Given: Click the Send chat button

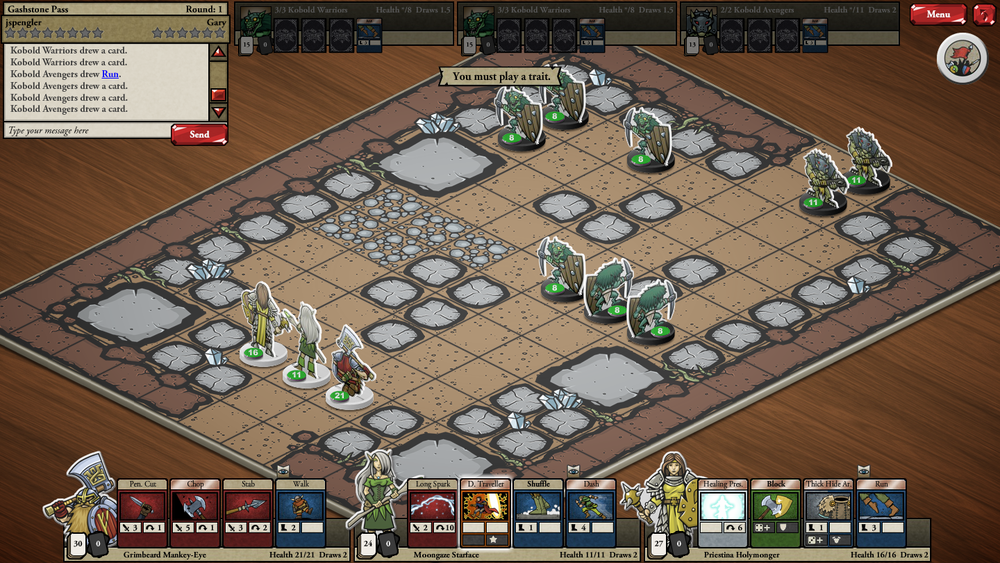Looking at the screenshot, I should click(199, 134).
